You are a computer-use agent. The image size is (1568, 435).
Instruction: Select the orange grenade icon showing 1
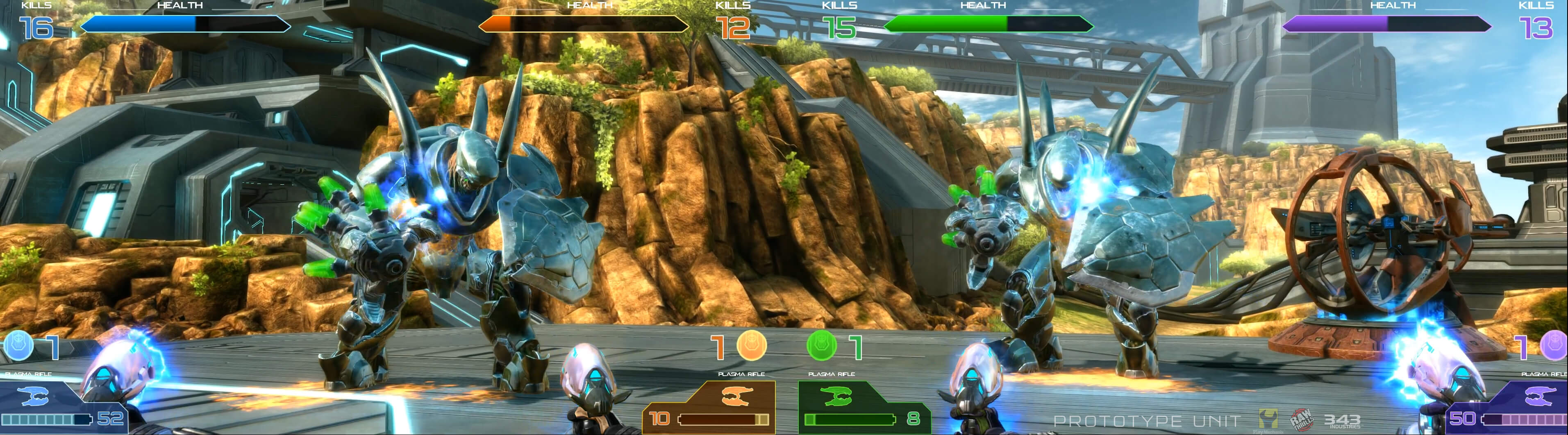[x=753, y=344]
